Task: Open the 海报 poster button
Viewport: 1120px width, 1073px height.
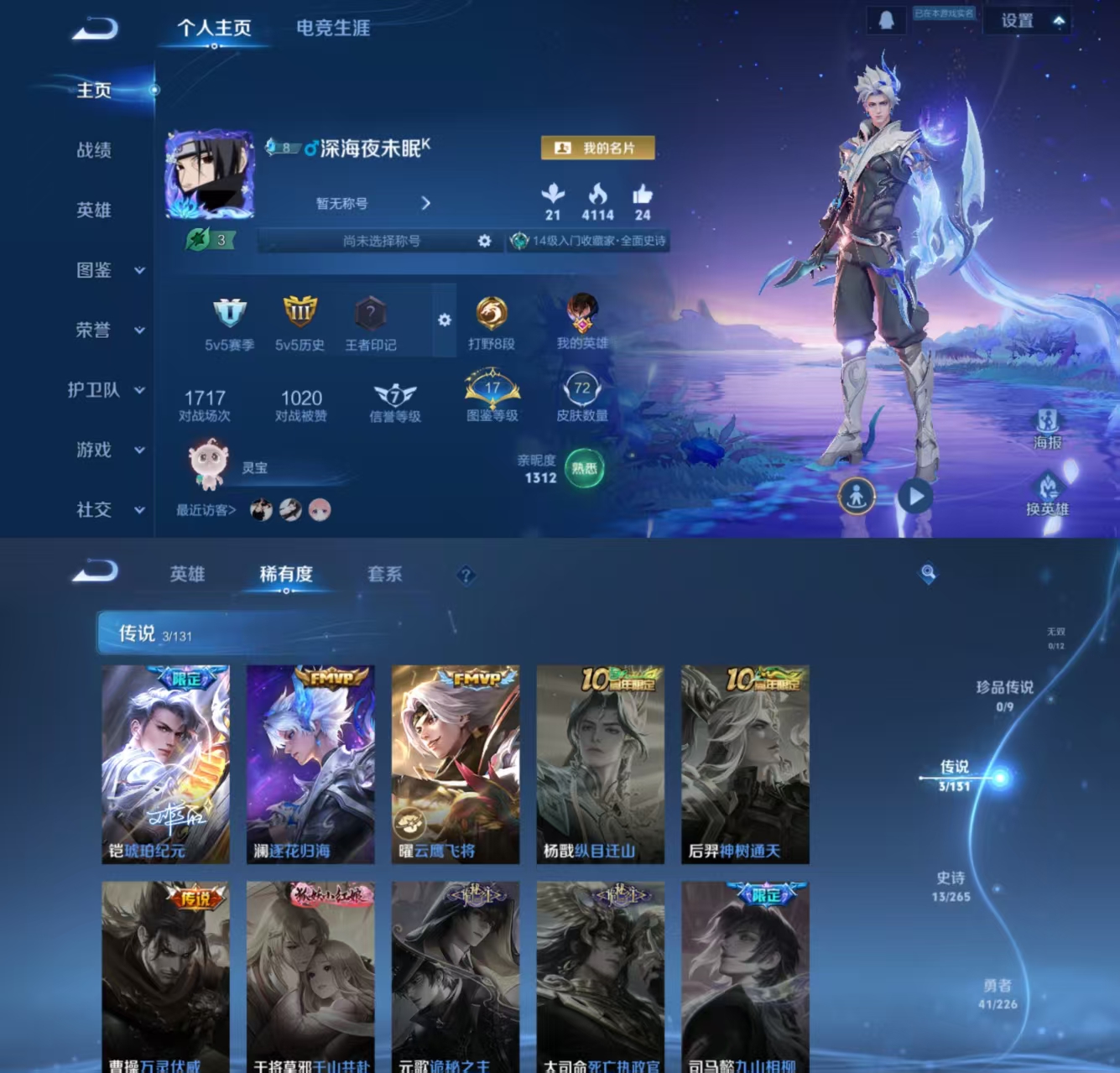Action: (1047, 428)
